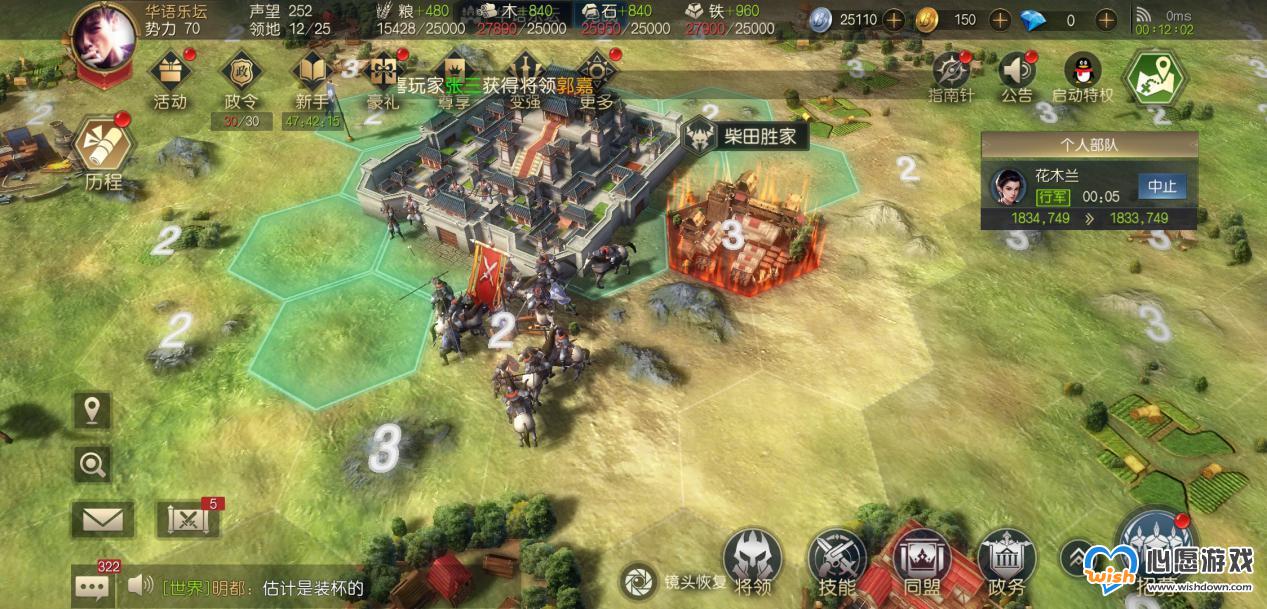Screen dimensions: 1267x609
Task: Open the 技能 skills menu
Action: tap(836, 562)
